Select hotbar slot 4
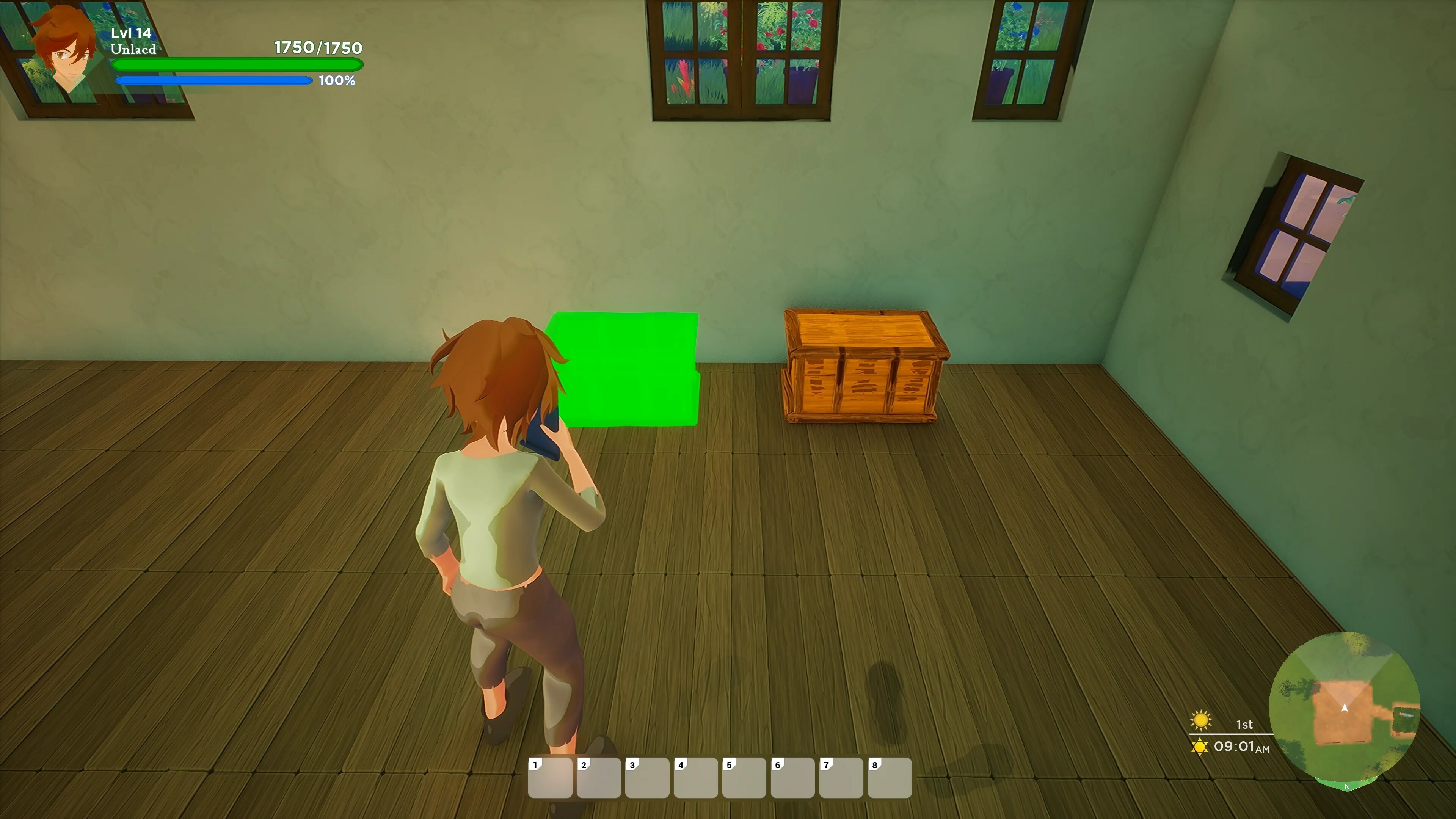 [695, 780]
